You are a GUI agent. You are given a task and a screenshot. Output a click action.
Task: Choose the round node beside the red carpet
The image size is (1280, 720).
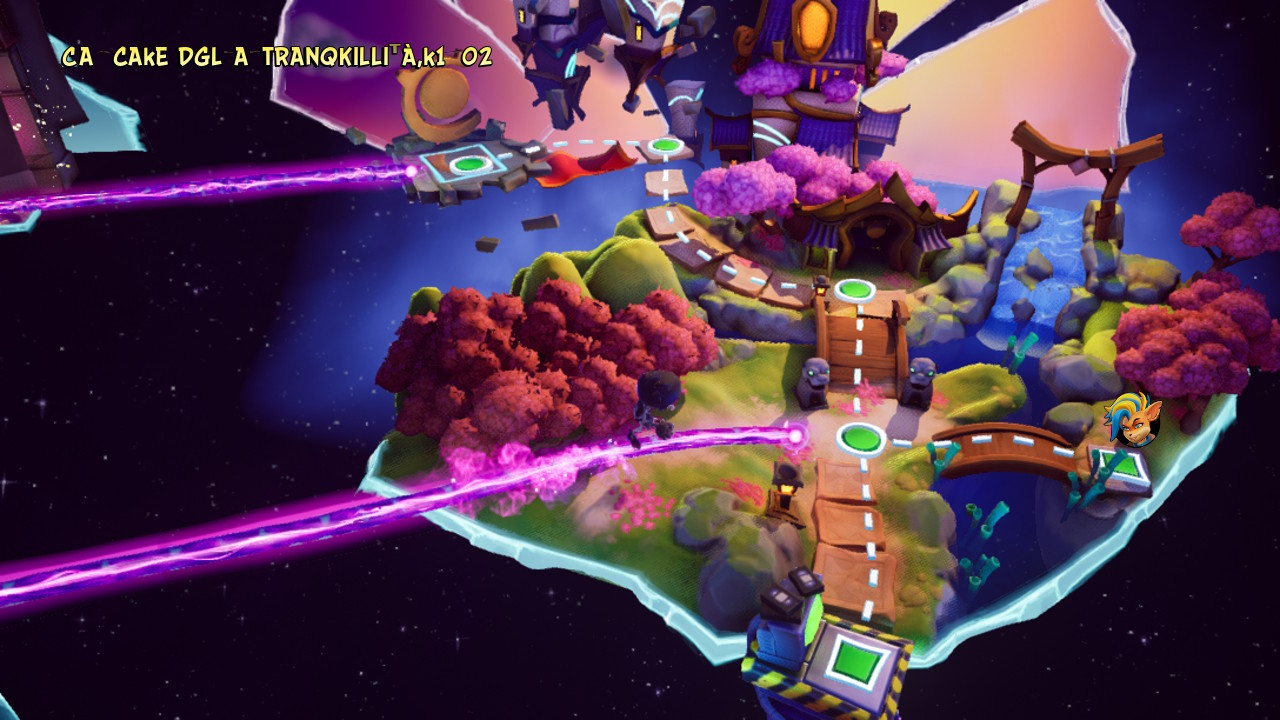(x=664, y=147)
